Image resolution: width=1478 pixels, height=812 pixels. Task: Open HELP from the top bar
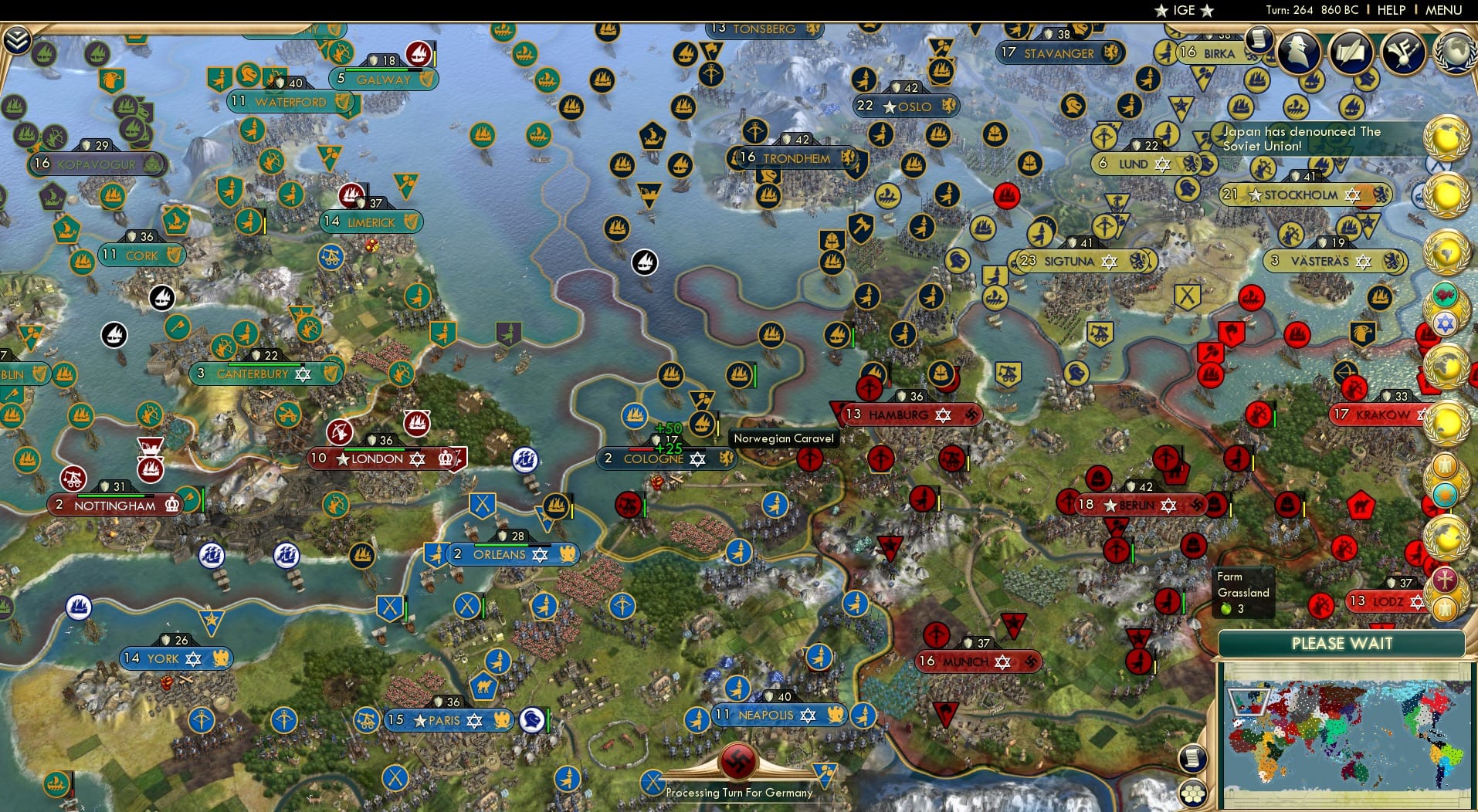coord(1391,10)
